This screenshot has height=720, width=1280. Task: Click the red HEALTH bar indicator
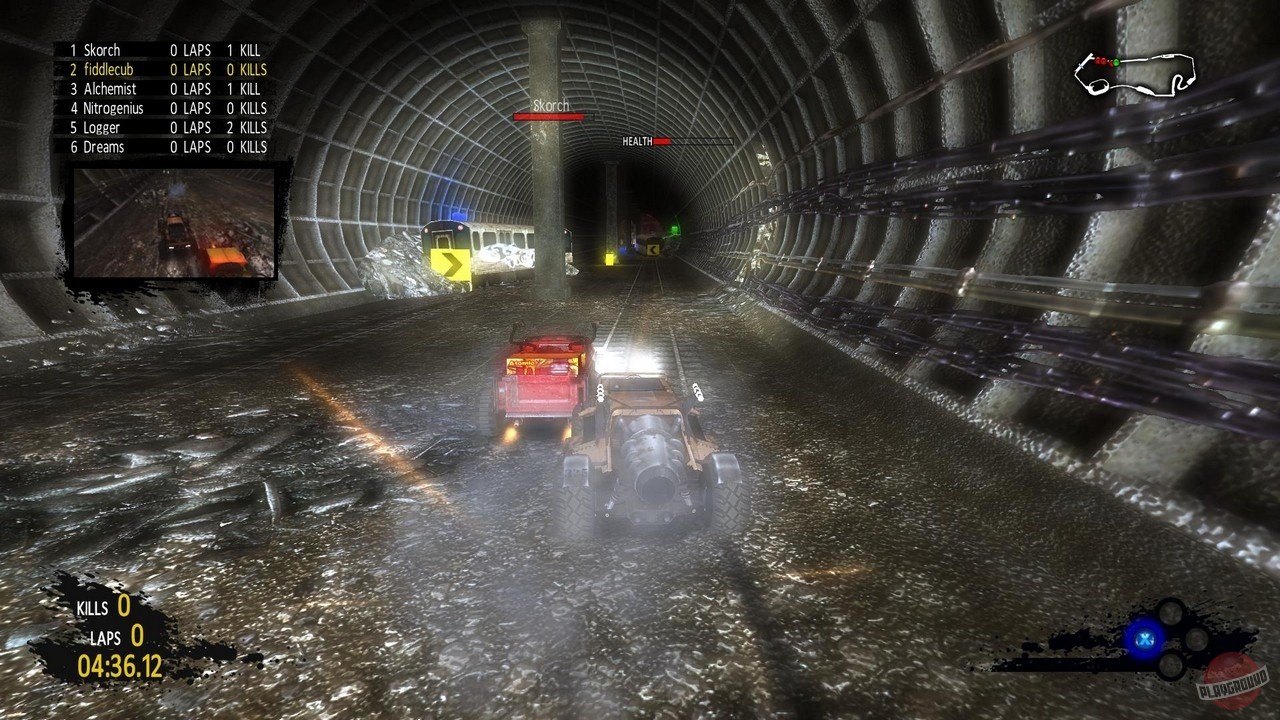tap(662, 140)
